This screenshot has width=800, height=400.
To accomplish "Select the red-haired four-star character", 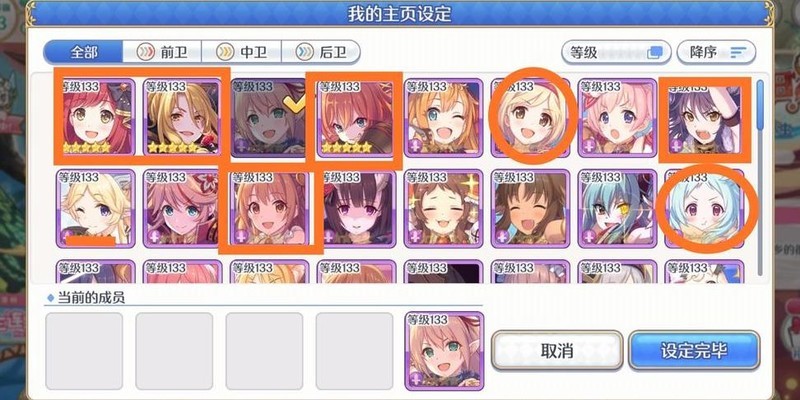I will click(95, 118).
